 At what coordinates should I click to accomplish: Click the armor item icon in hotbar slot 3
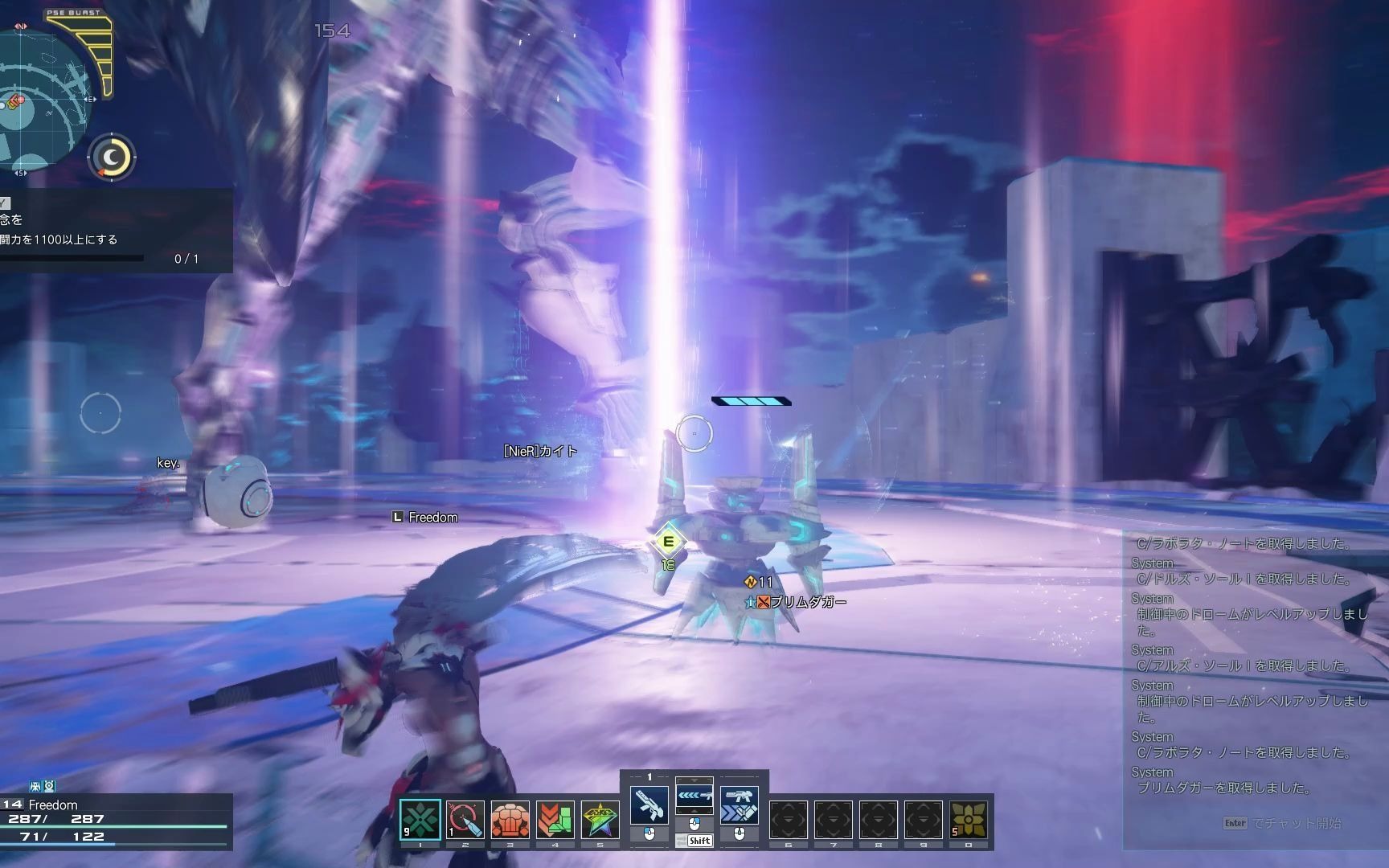coord(509,819)
